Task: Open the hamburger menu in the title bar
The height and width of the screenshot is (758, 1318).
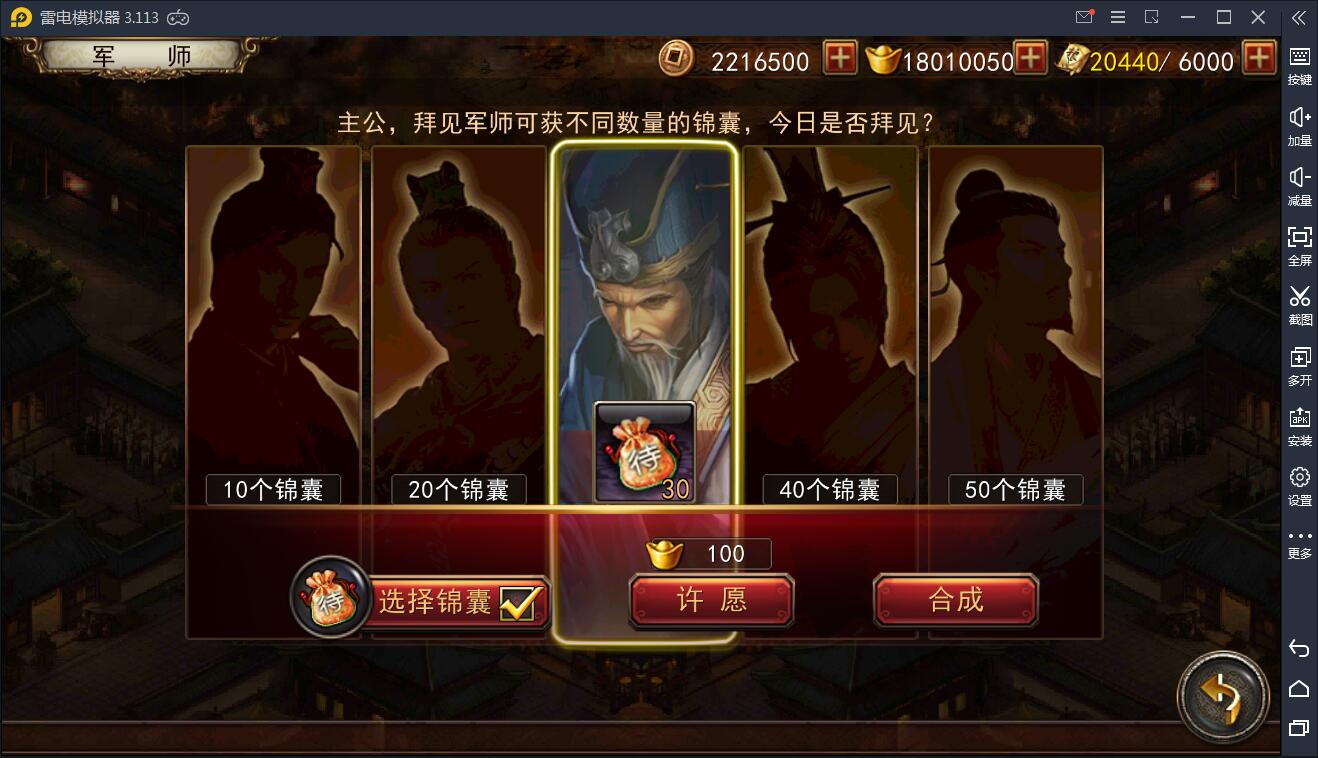Action: tap(1117, 16)
